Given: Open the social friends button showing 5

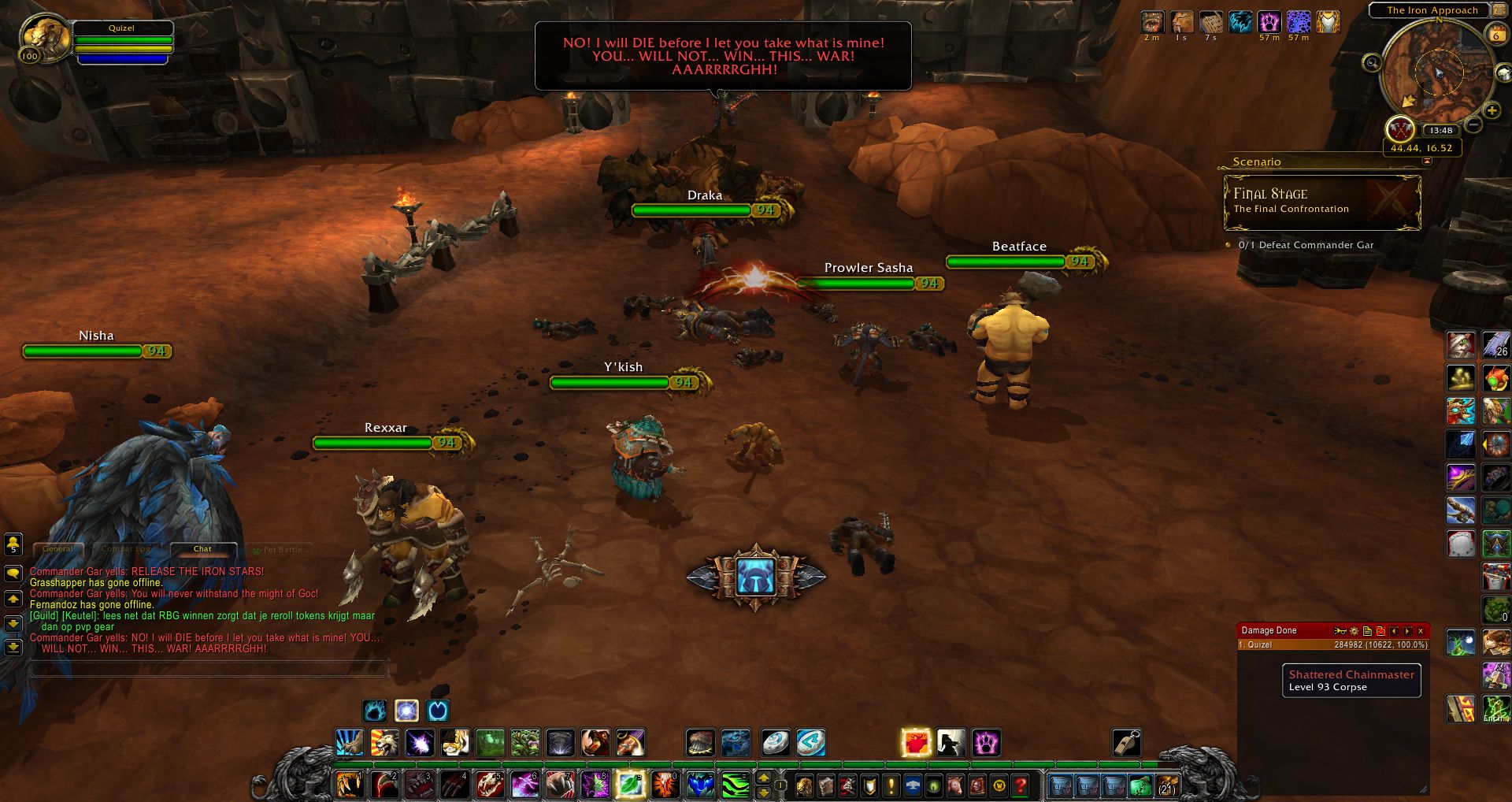Looking at the screenshot, I should (x=13, y=544).
